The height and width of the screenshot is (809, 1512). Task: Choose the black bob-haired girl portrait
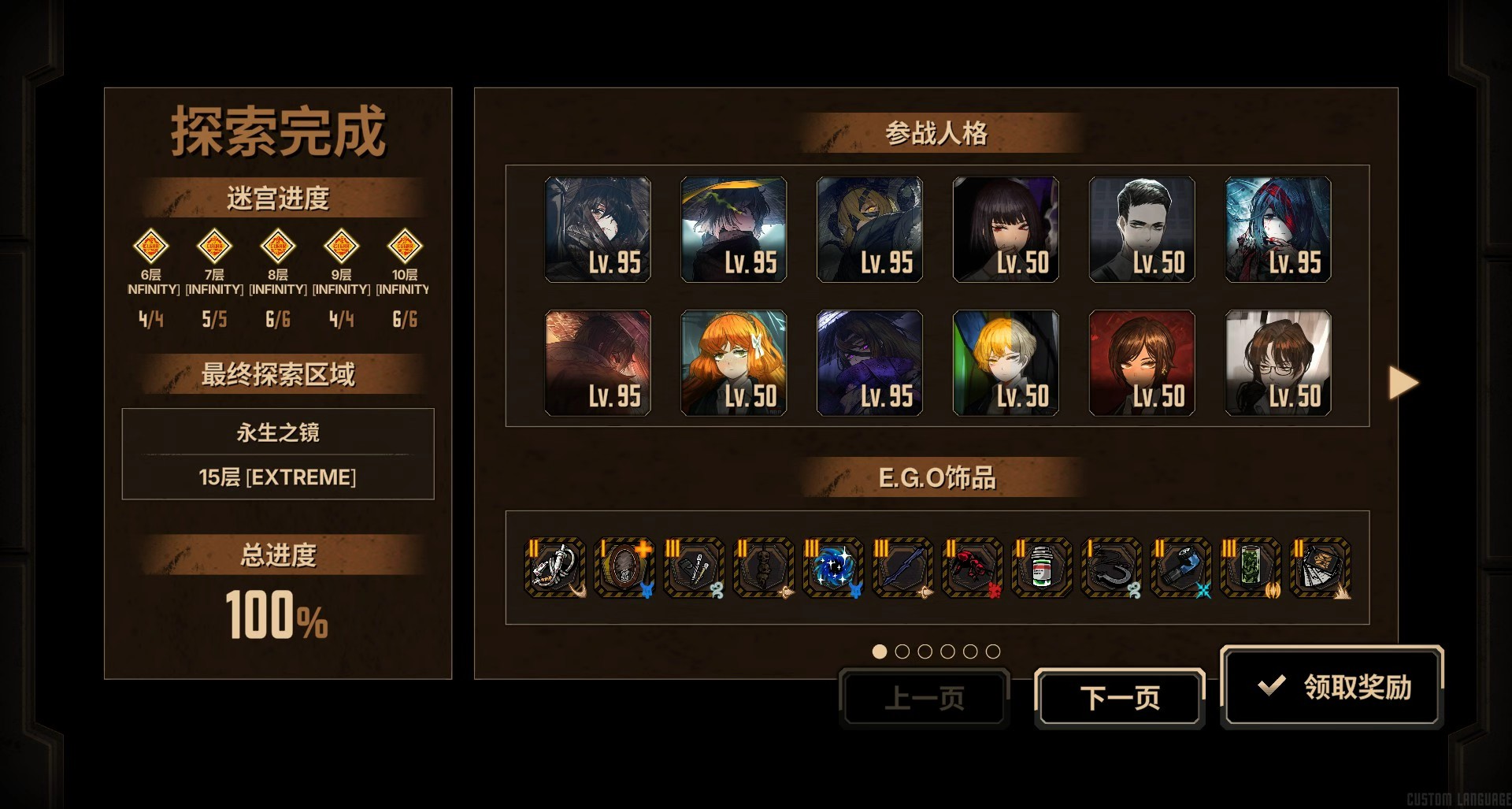point(1005,229)
